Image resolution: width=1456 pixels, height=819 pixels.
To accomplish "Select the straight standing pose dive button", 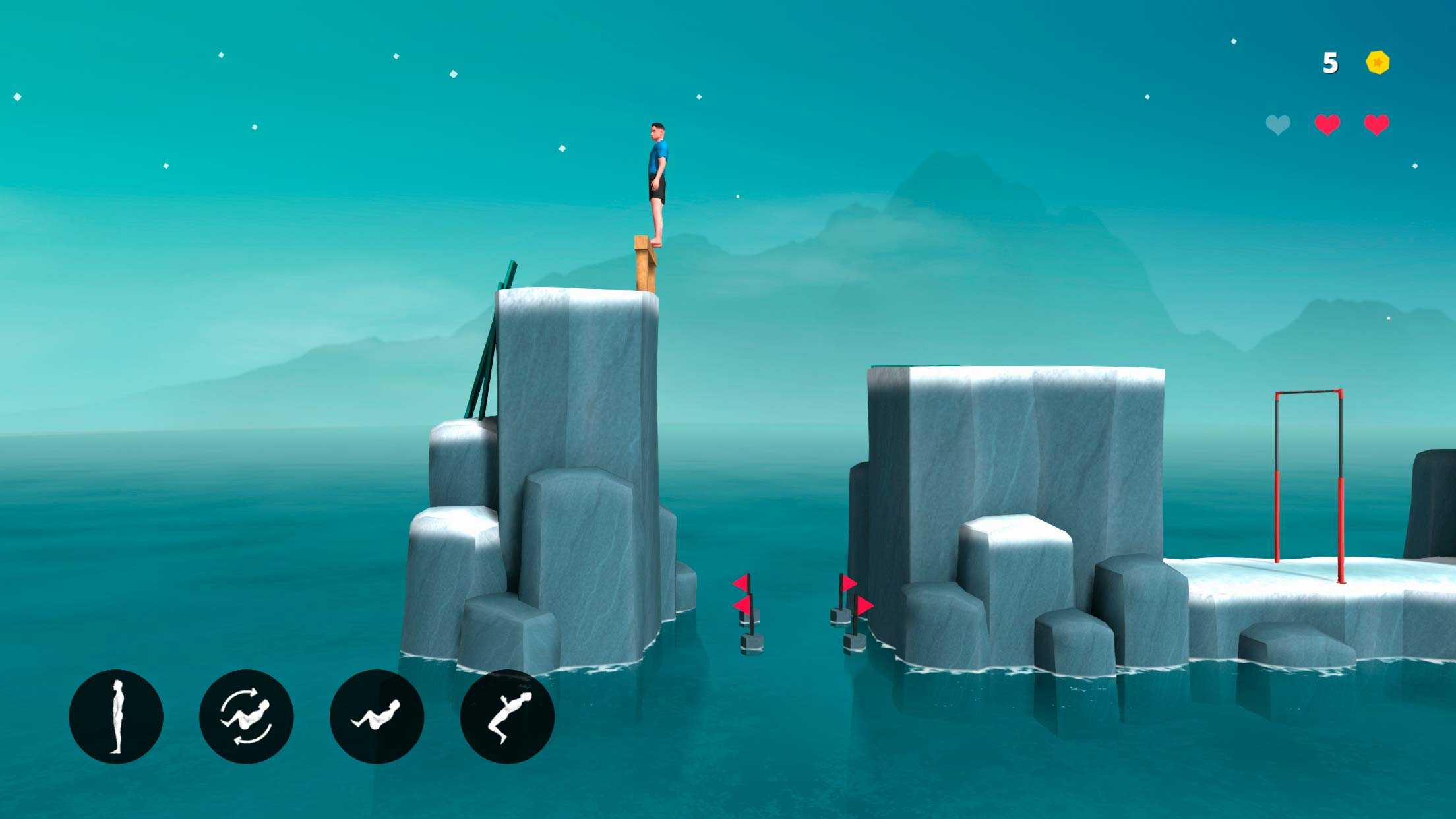I will click(116, 717).
